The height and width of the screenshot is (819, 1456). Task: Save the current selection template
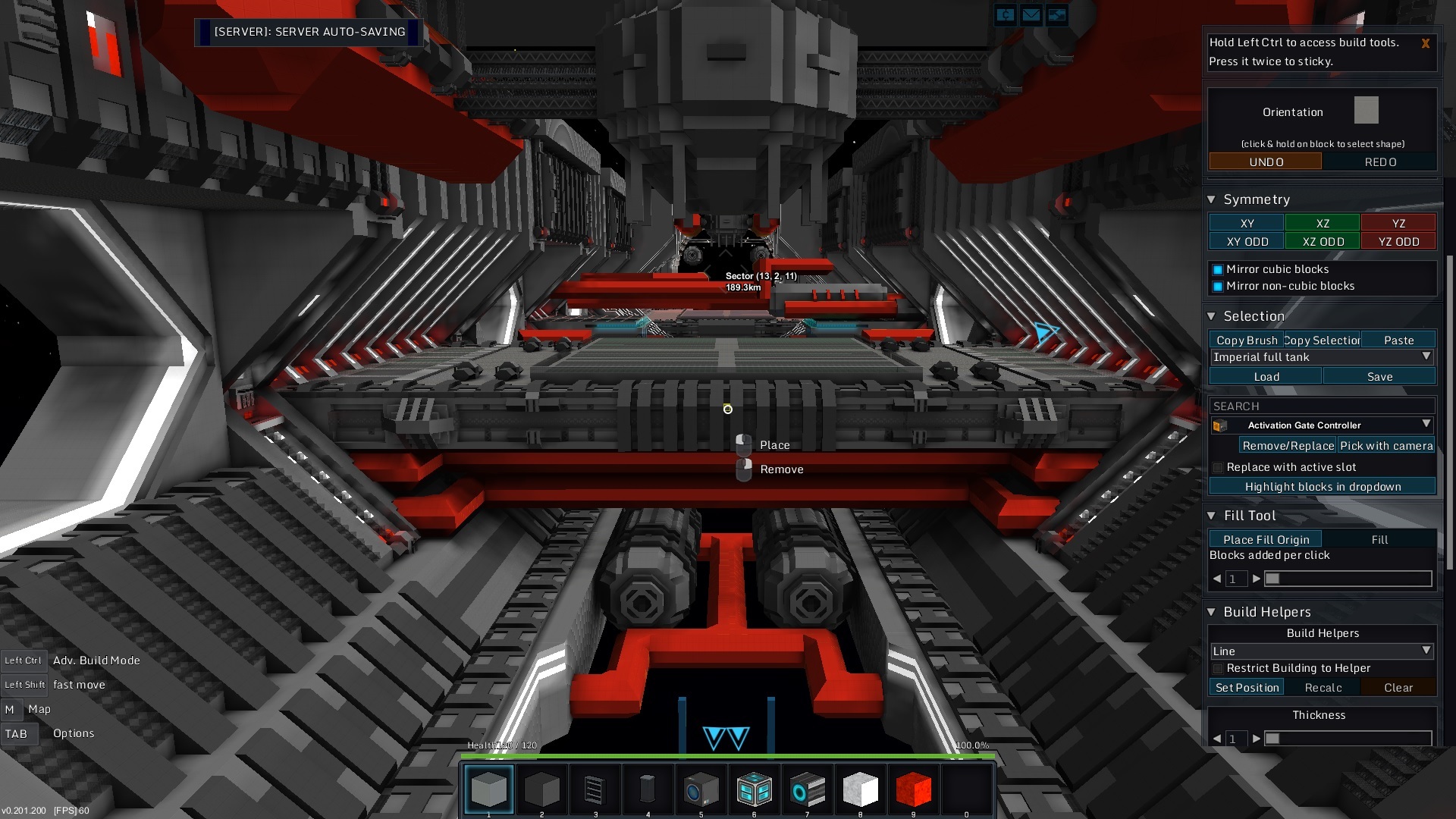1379,376
